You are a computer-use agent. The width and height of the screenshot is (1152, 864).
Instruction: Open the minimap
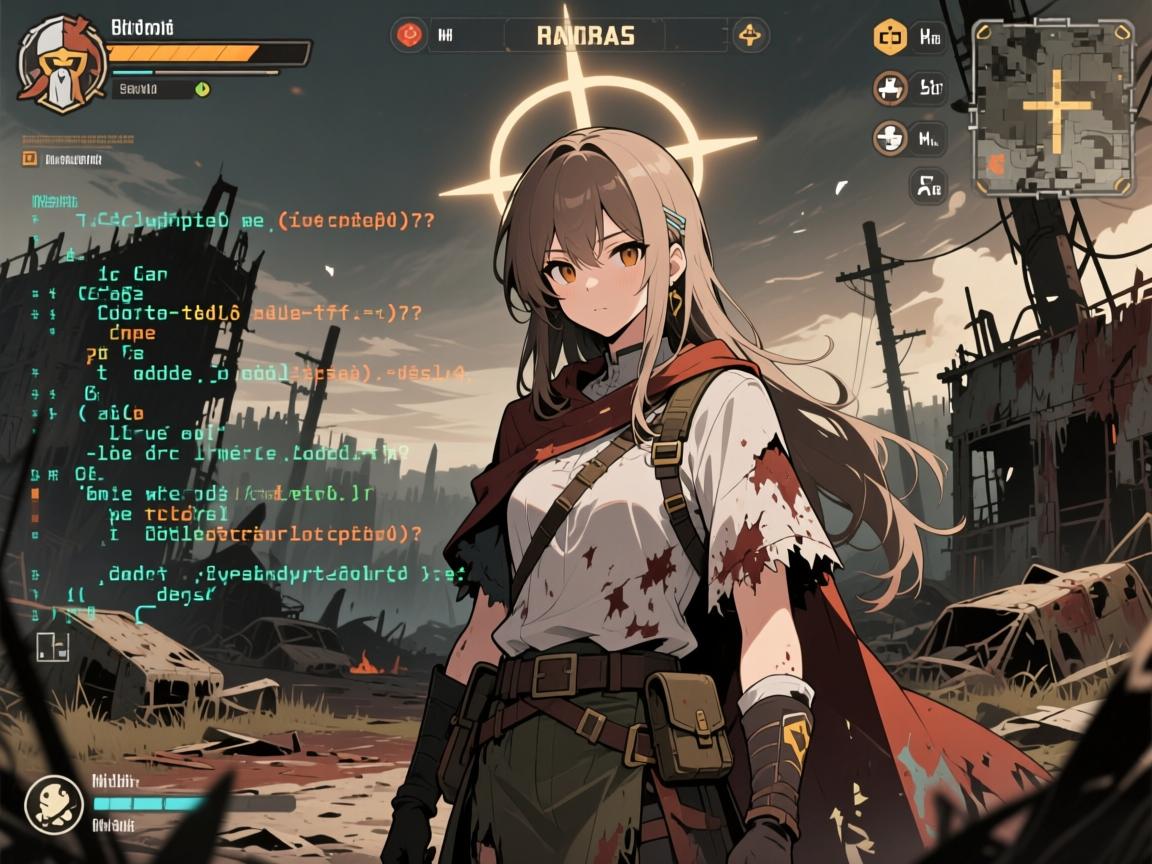click(x=1053, y=106)
